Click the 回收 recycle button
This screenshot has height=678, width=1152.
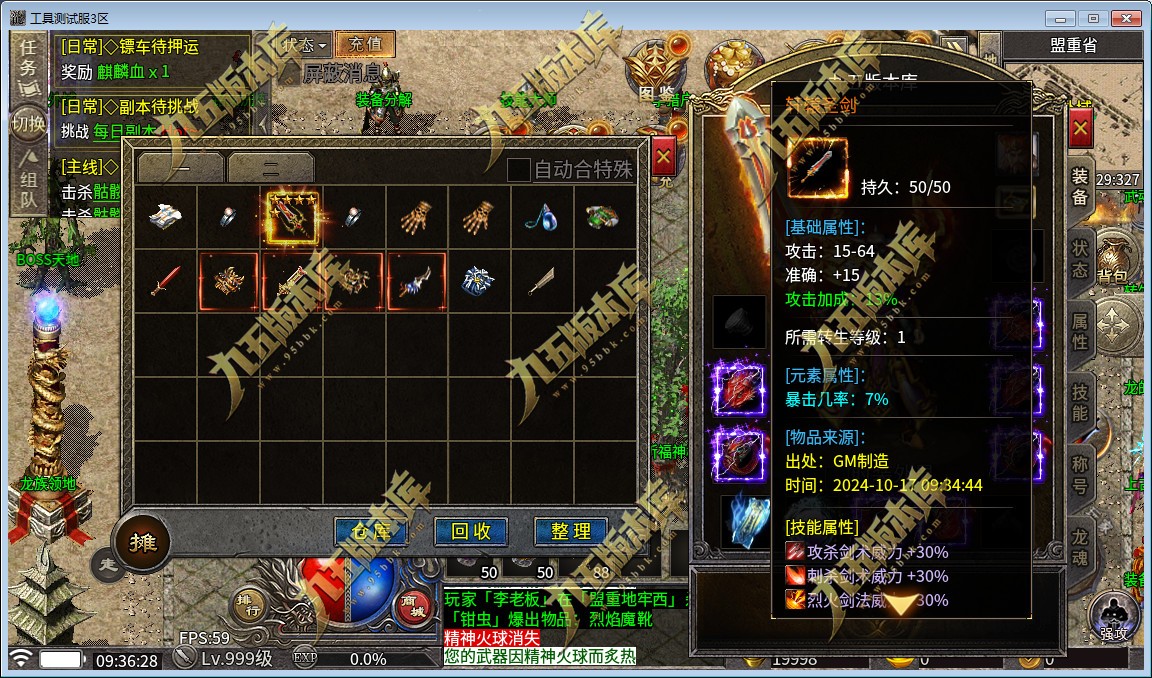[x=471, y=532]
